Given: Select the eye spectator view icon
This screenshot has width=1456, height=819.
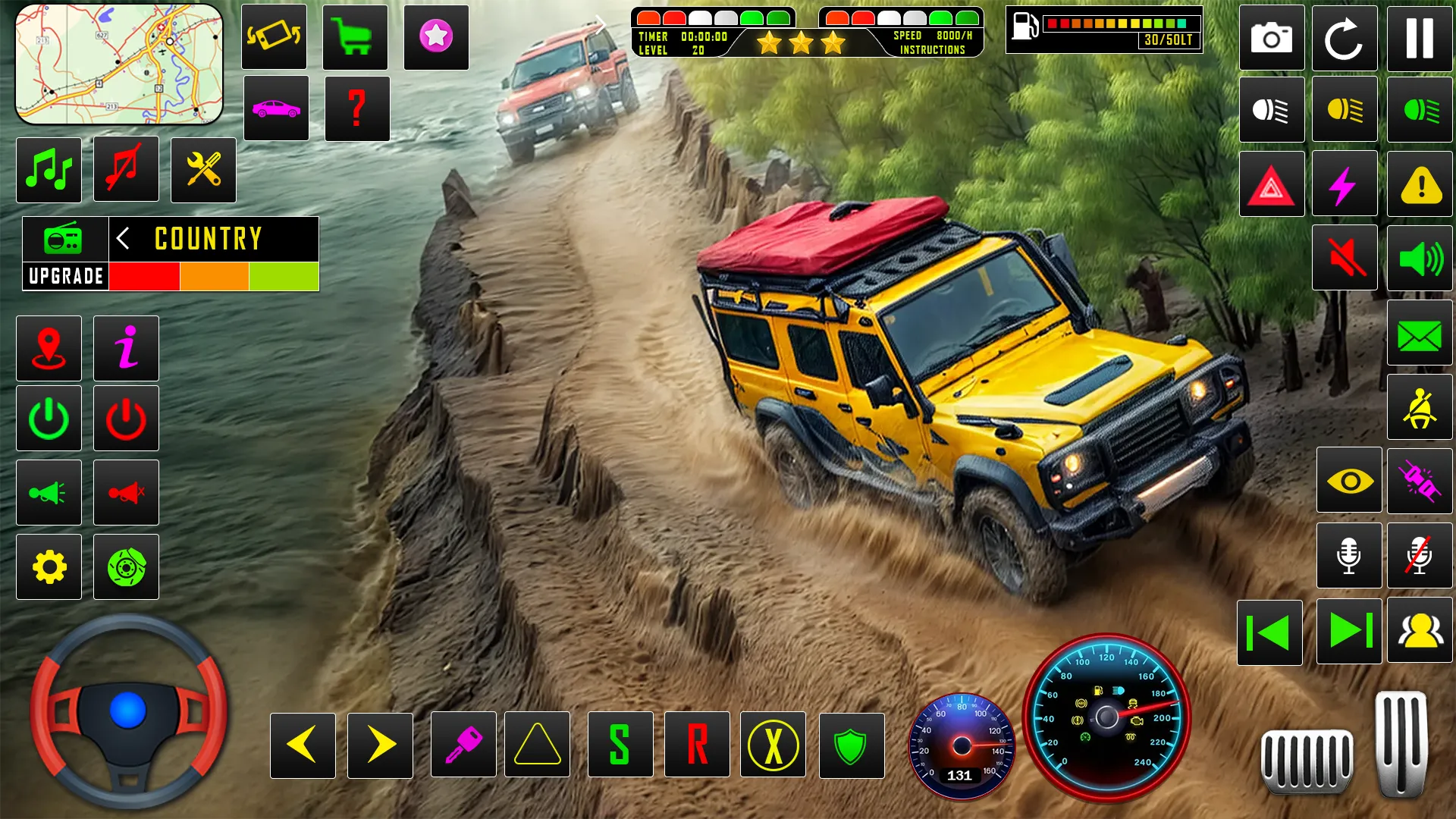Looking at the screenshot, I should point(1348,481).
